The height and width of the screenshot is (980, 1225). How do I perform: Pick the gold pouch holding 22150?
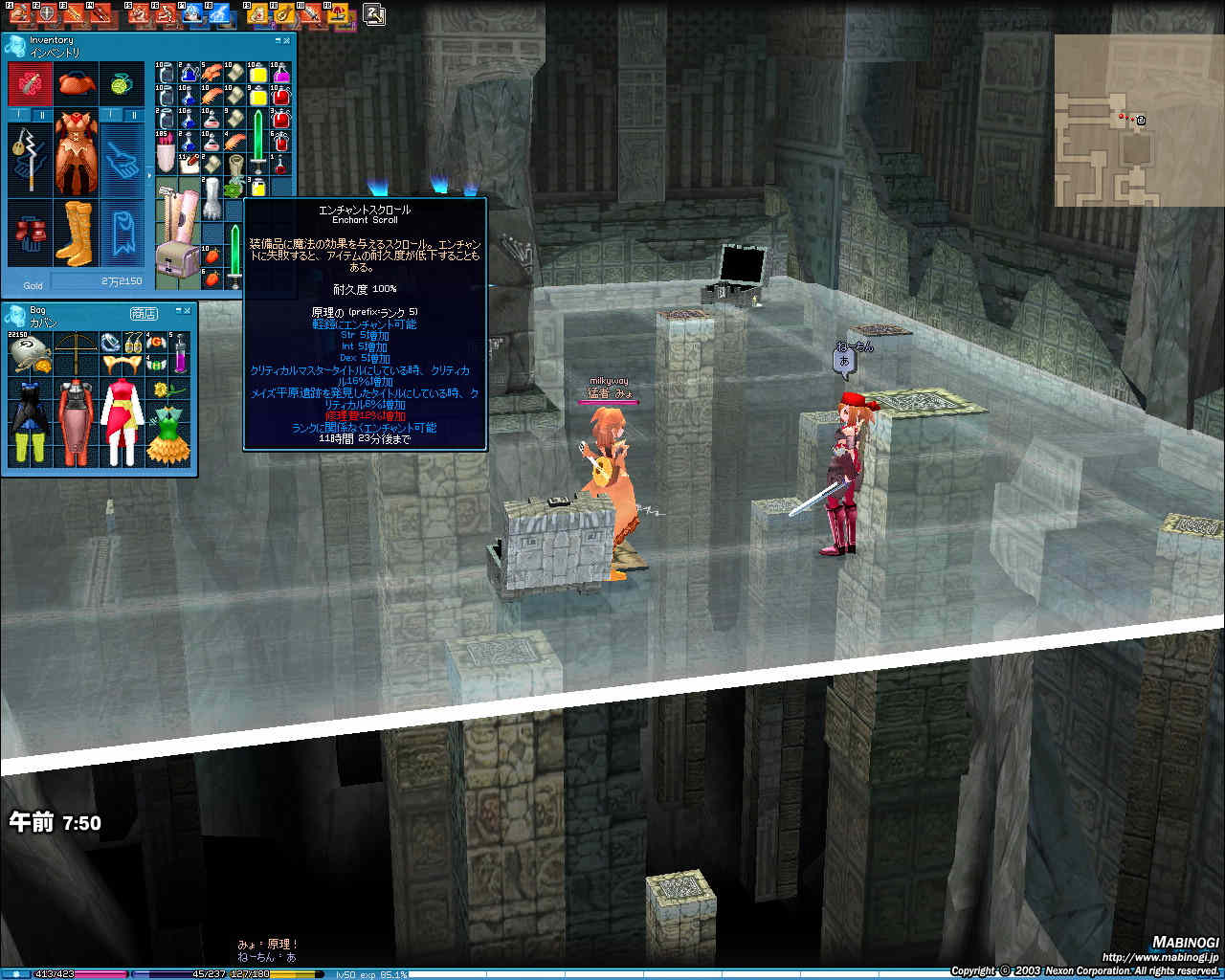pos(28,354)
